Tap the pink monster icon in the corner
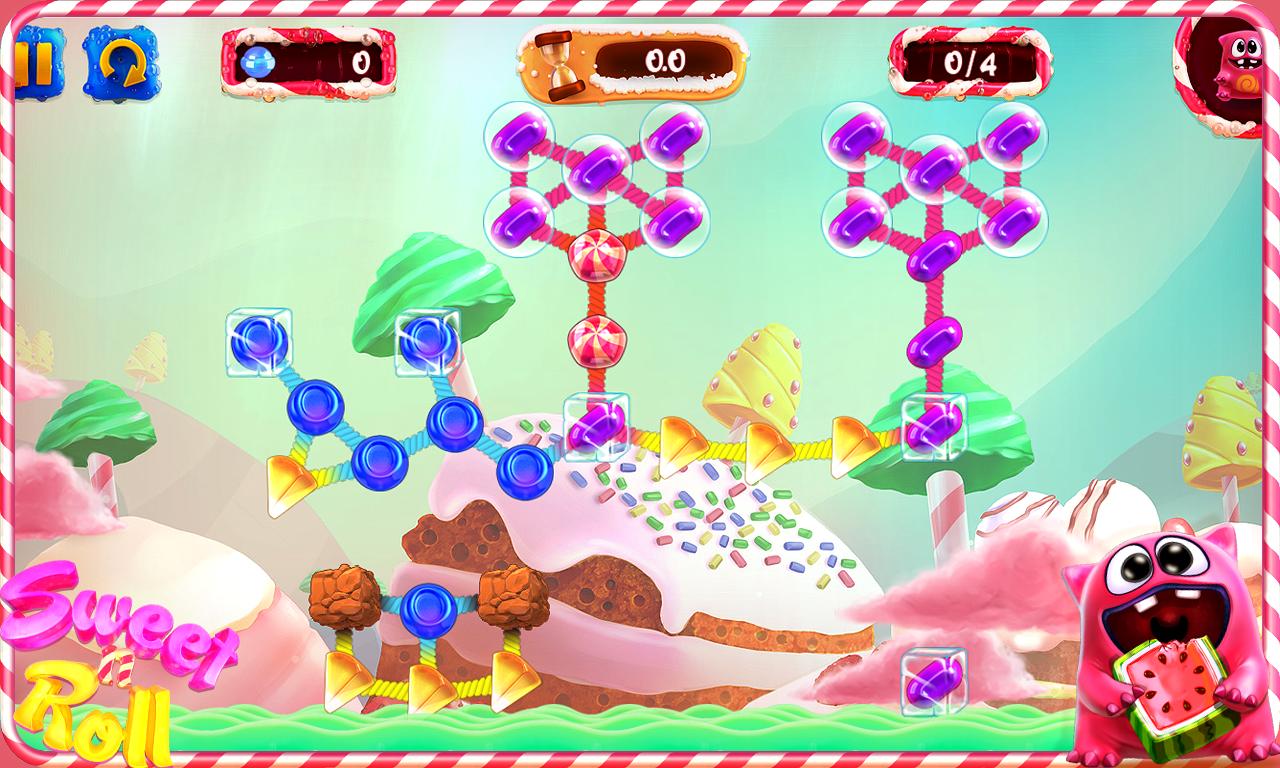Screen dimensions: 1280x768 click(x=1237, y=68)
